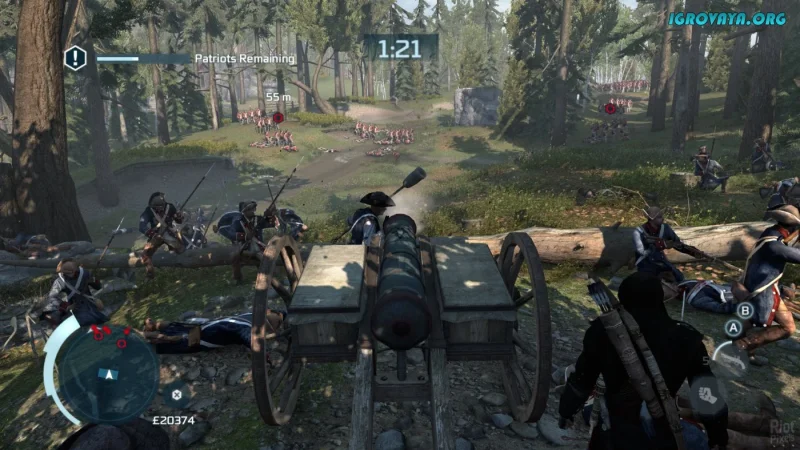Click the red 55 m target marker
This screenshot has height=450, width=800.
[277, 118]
